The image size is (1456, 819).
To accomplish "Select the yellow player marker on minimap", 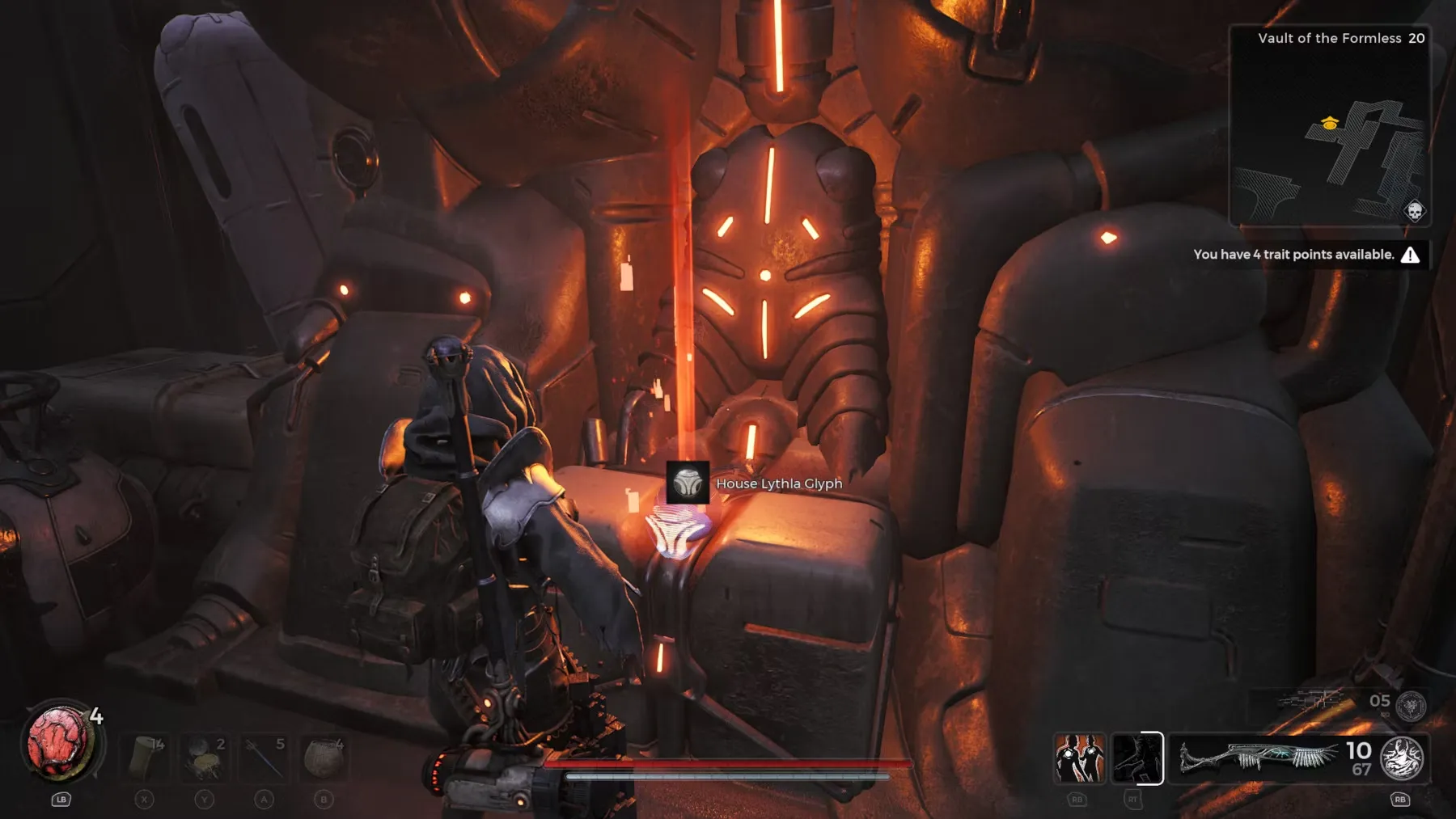I will [x=1330, y=123].
